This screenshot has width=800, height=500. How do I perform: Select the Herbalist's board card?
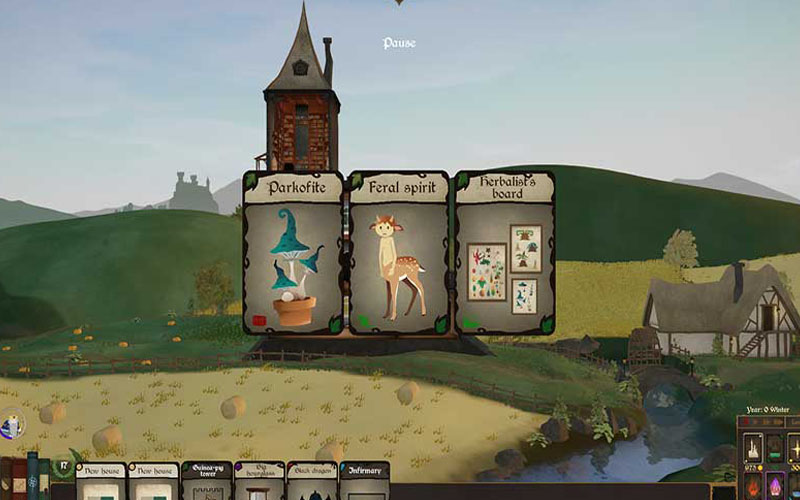505,255
